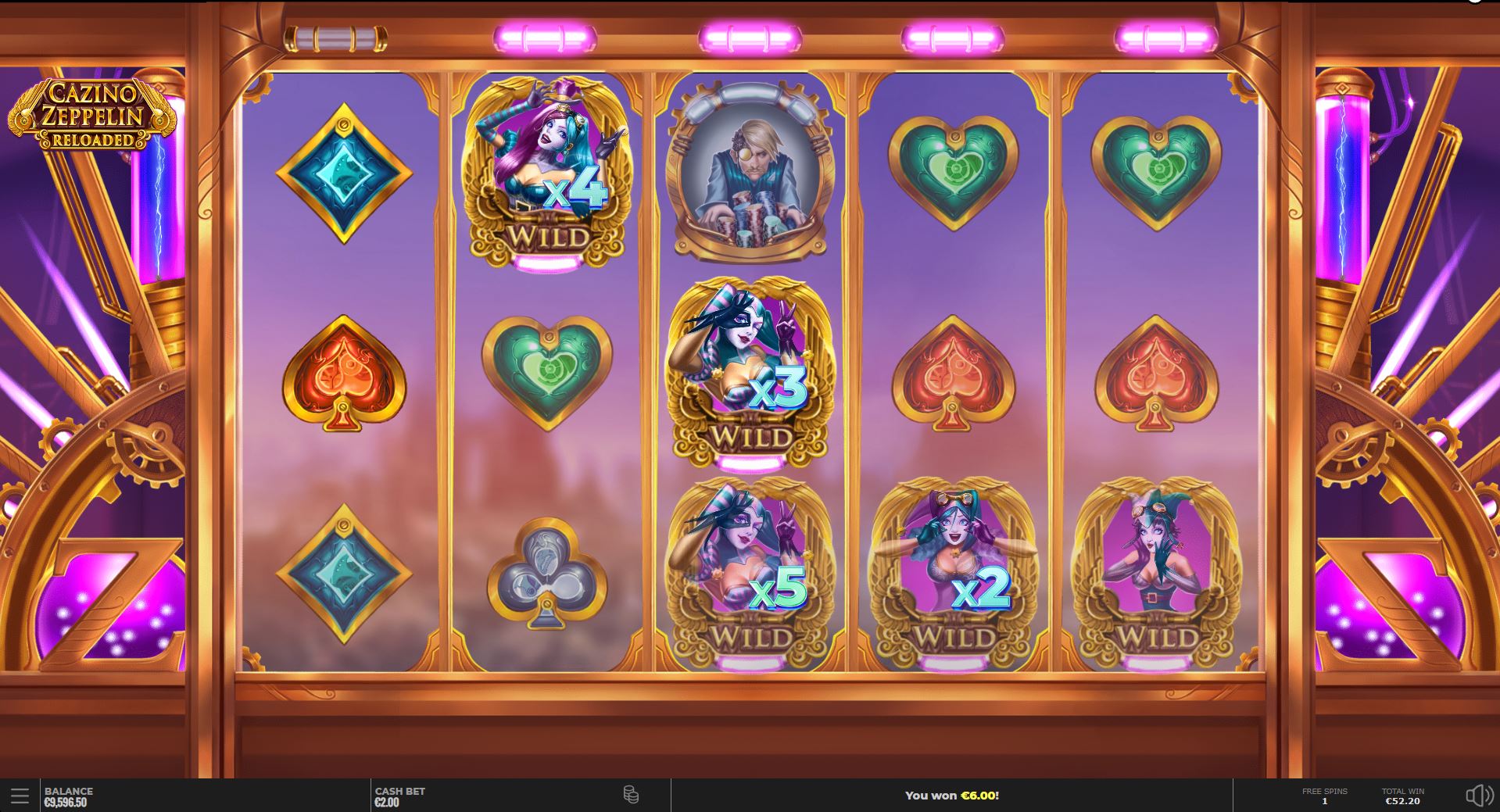Click the CASH BET amount field

pos(399,795)
